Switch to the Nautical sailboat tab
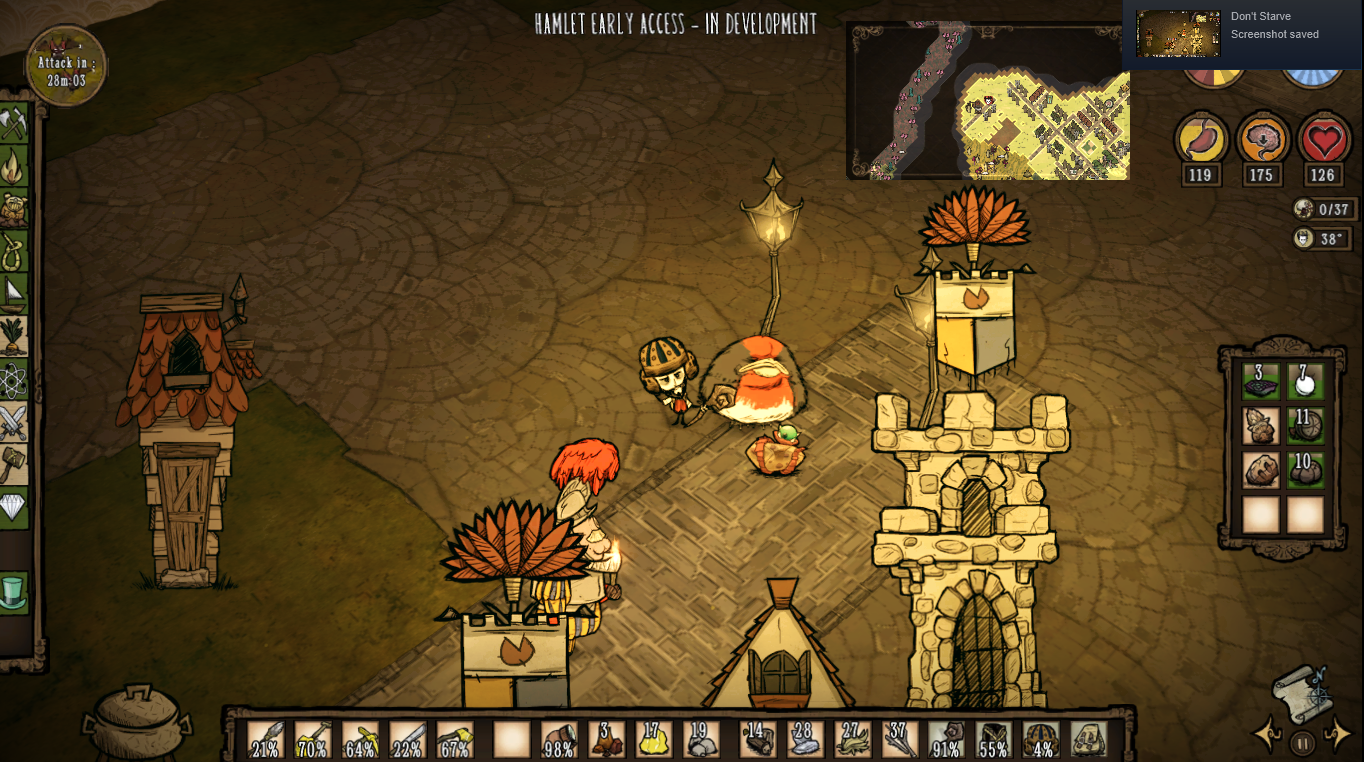The width and height of the screenshot is (1364, 762). (14, 292)
